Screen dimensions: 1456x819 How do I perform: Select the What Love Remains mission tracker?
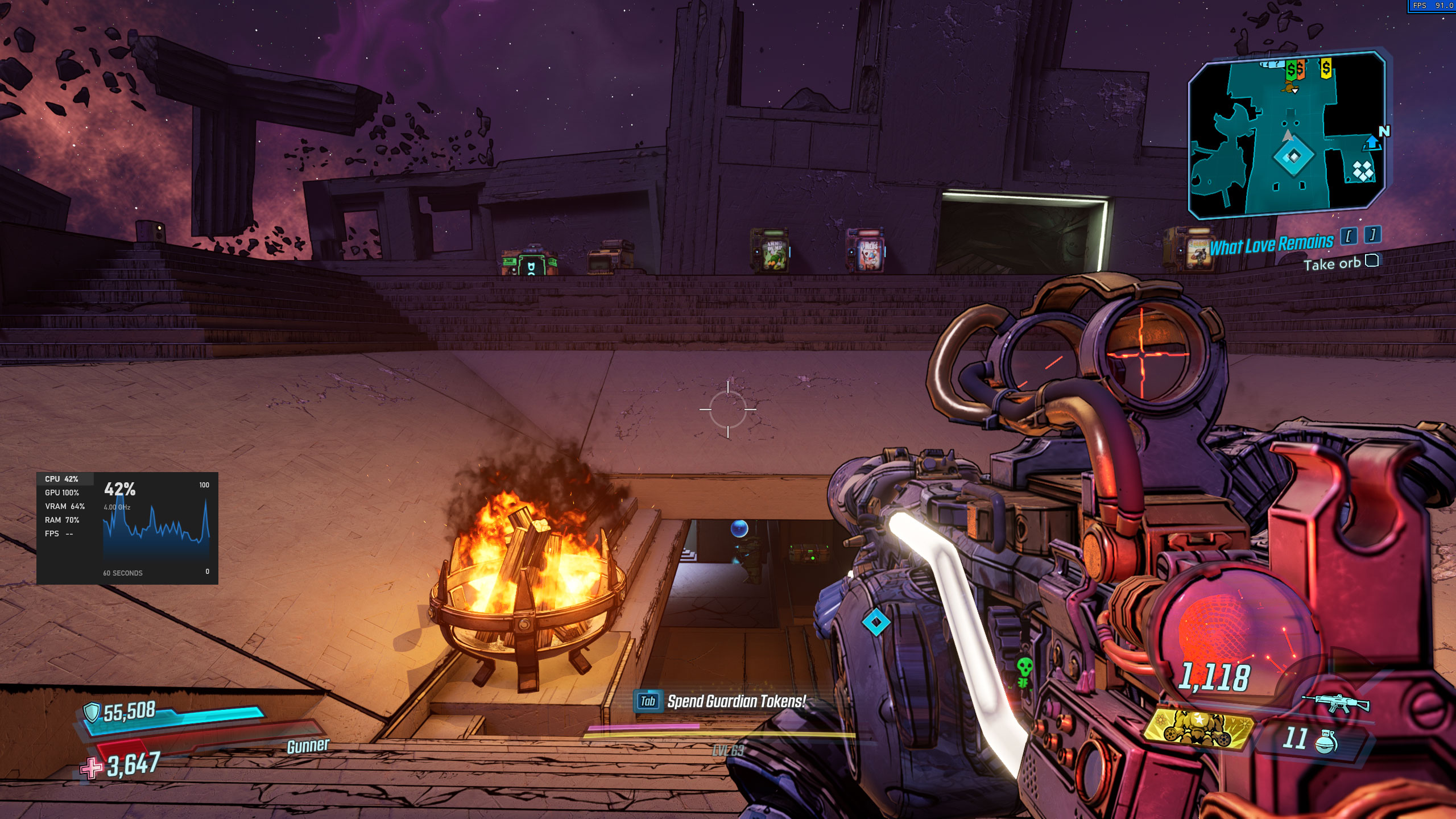tap(1271, 245)
